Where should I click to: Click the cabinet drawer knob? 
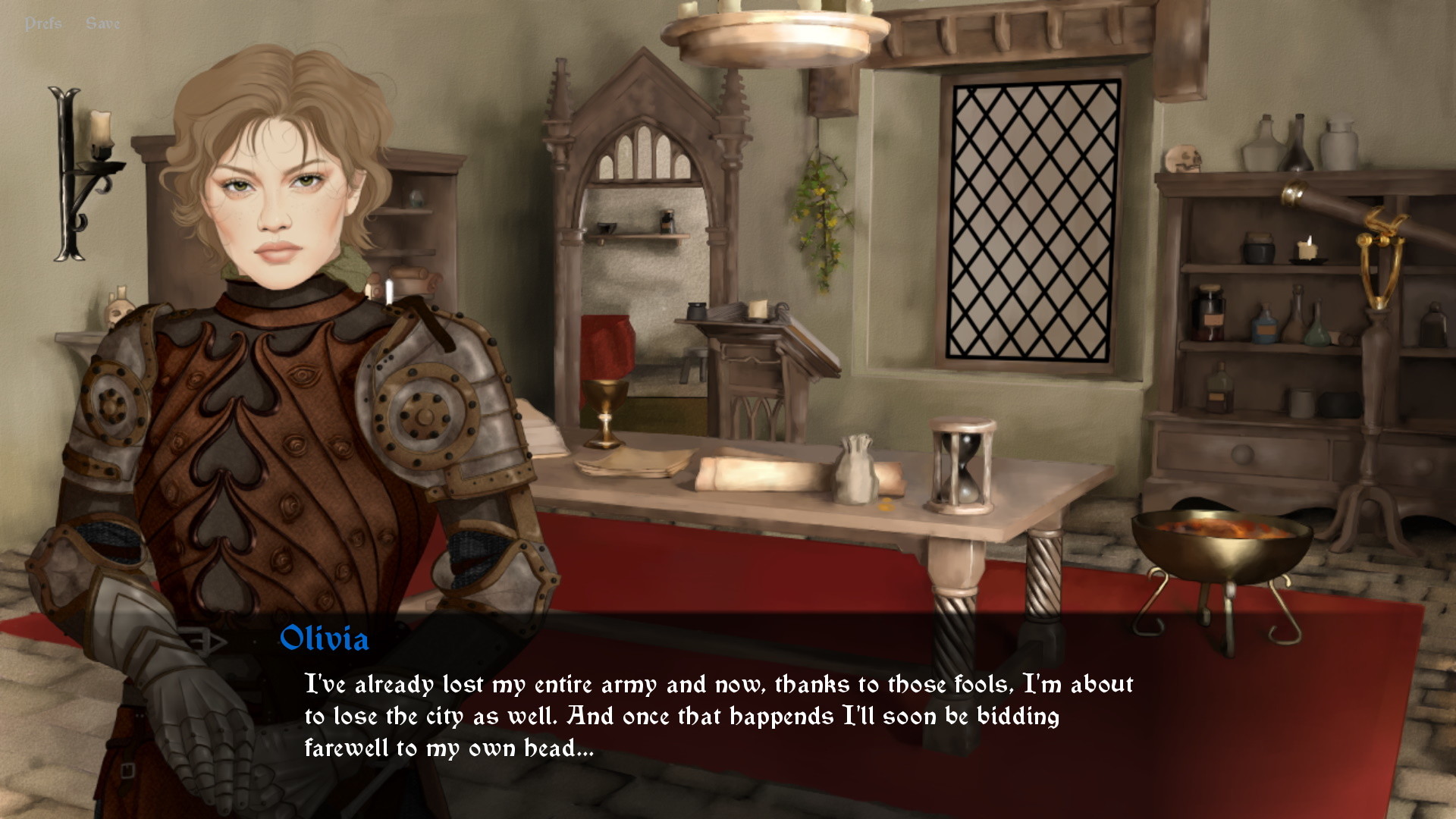coord(1244,455)
